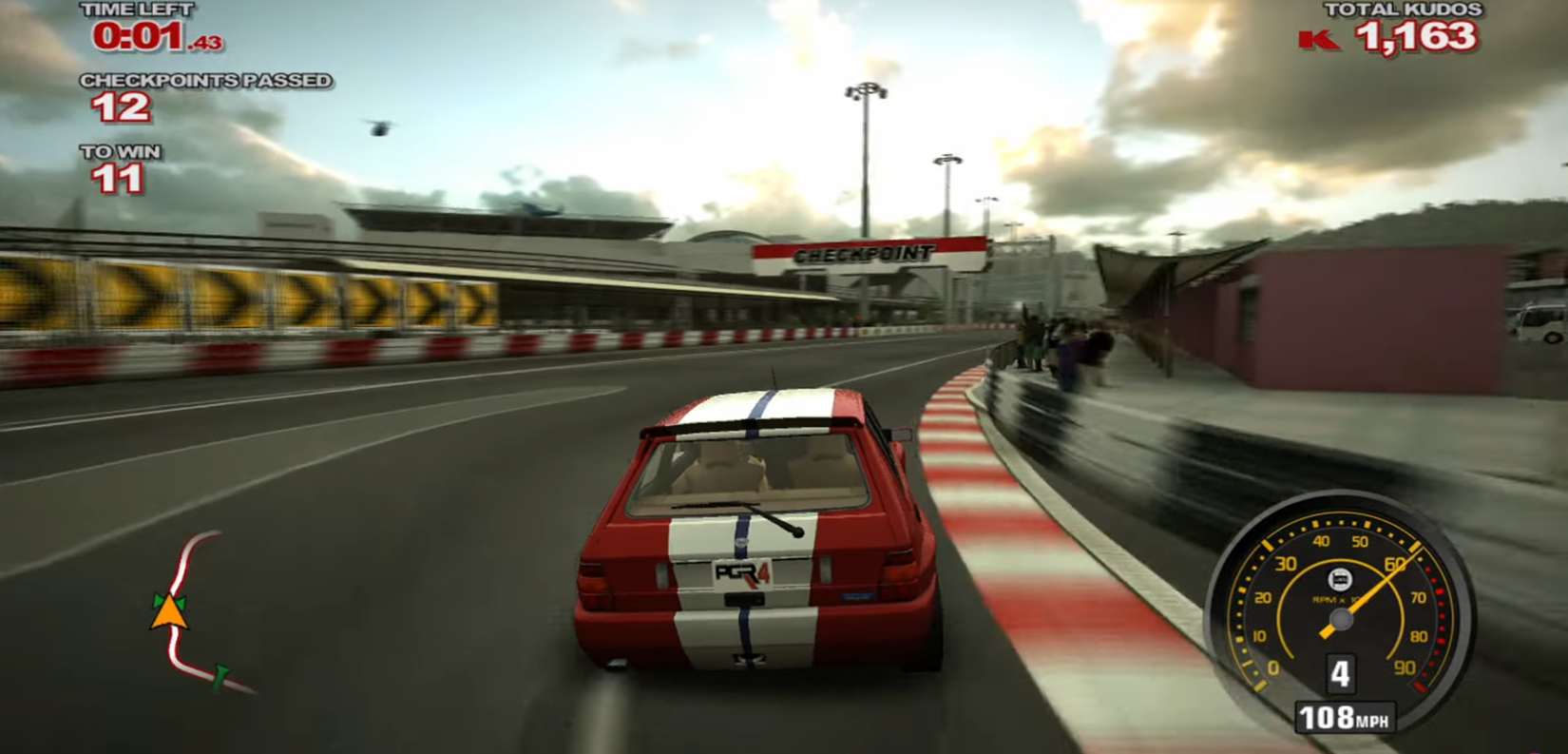Click the green arrows icon beside the minimap route
The width and height of the screenshot is (1568, 754).
coord(160,600)
